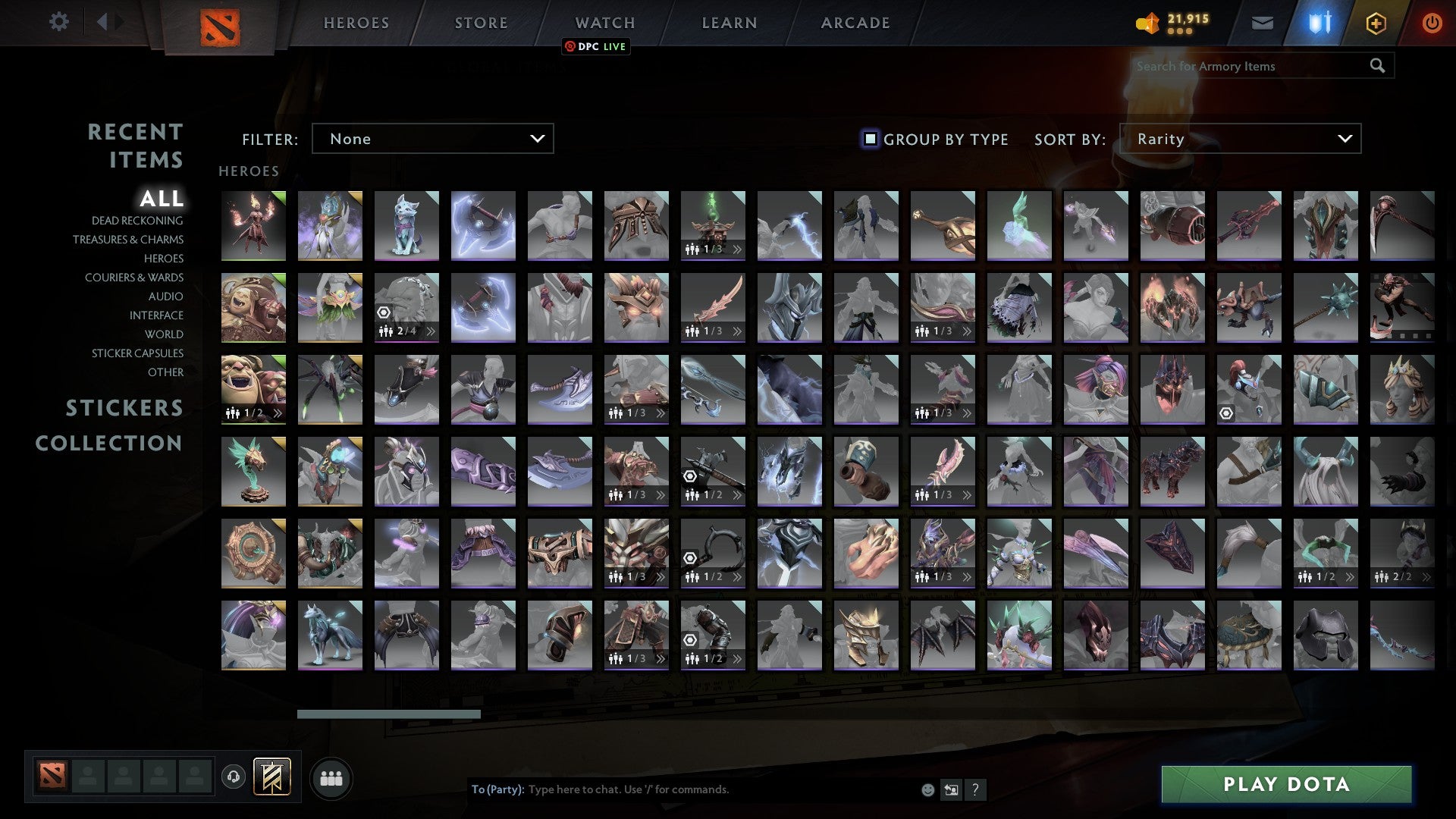
Task: Open the SORT BY Rarity dropdown
Action: click(1241, 139)
